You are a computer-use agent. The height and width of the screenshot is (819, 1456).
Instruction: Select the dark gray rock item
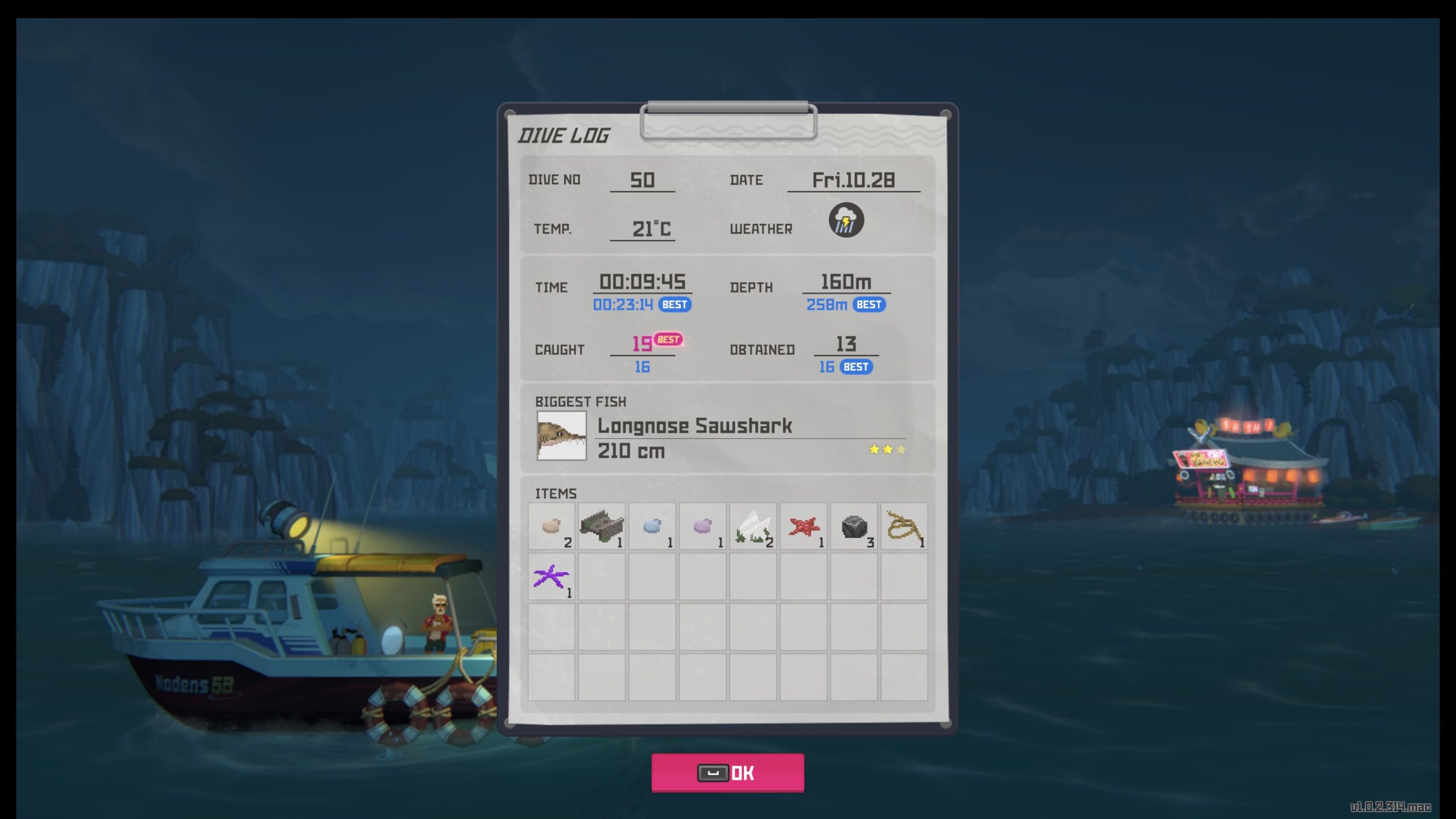click(854, 526)
